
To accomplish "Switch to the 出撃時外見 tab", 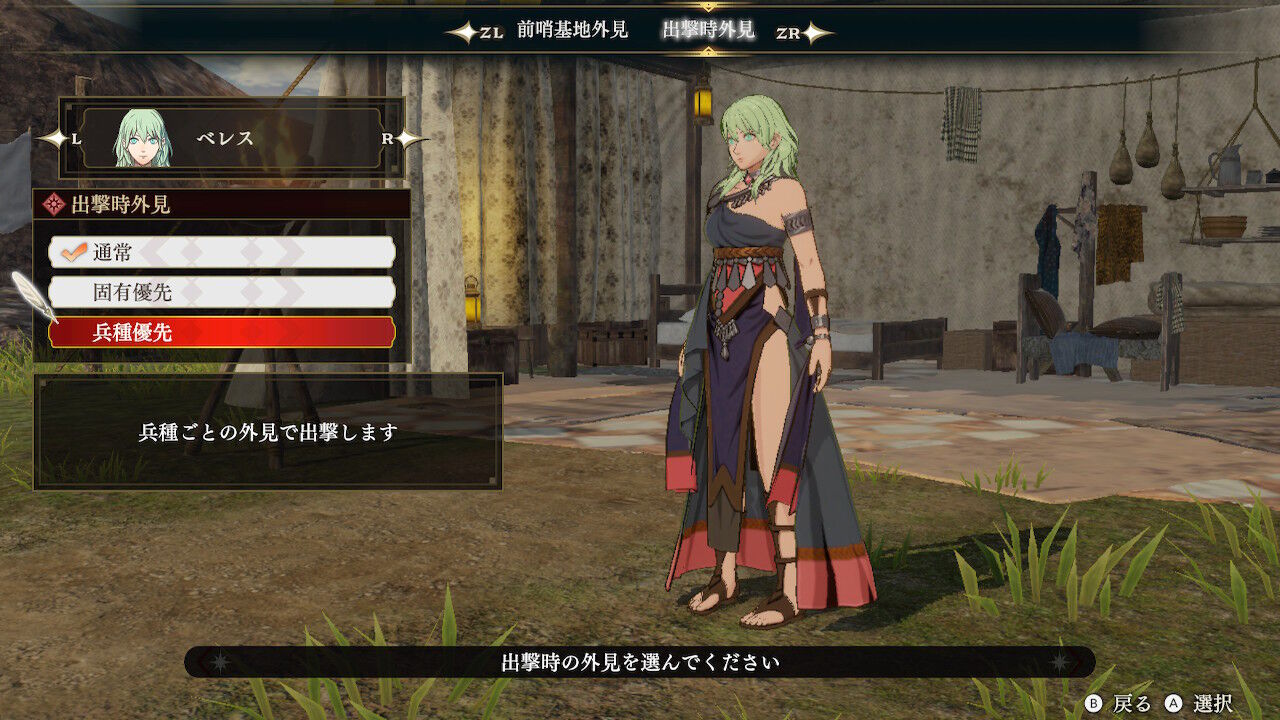I will pyautogui.click(x=710, y=30).
